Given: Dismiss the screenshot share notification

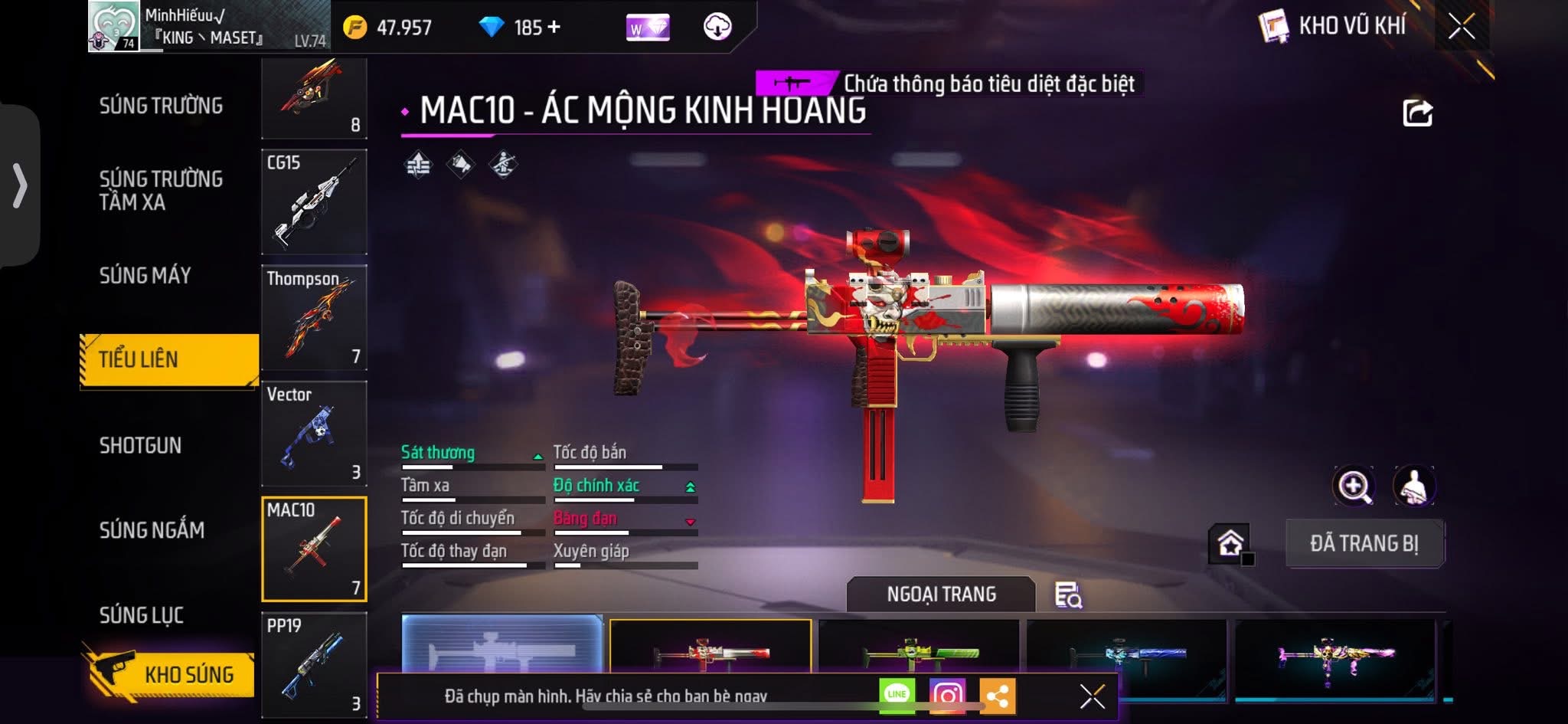Looking at the screenshot, I should coord(1092,696).
